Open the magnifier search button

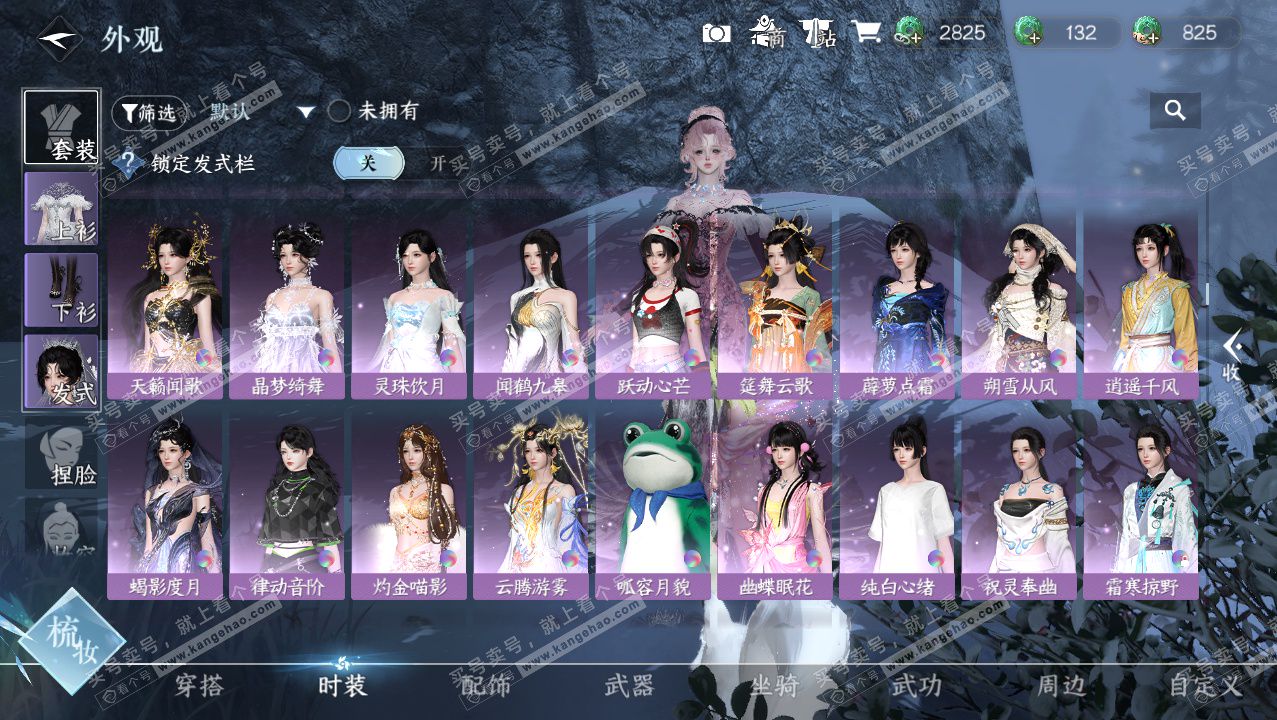click(1175, 110)
